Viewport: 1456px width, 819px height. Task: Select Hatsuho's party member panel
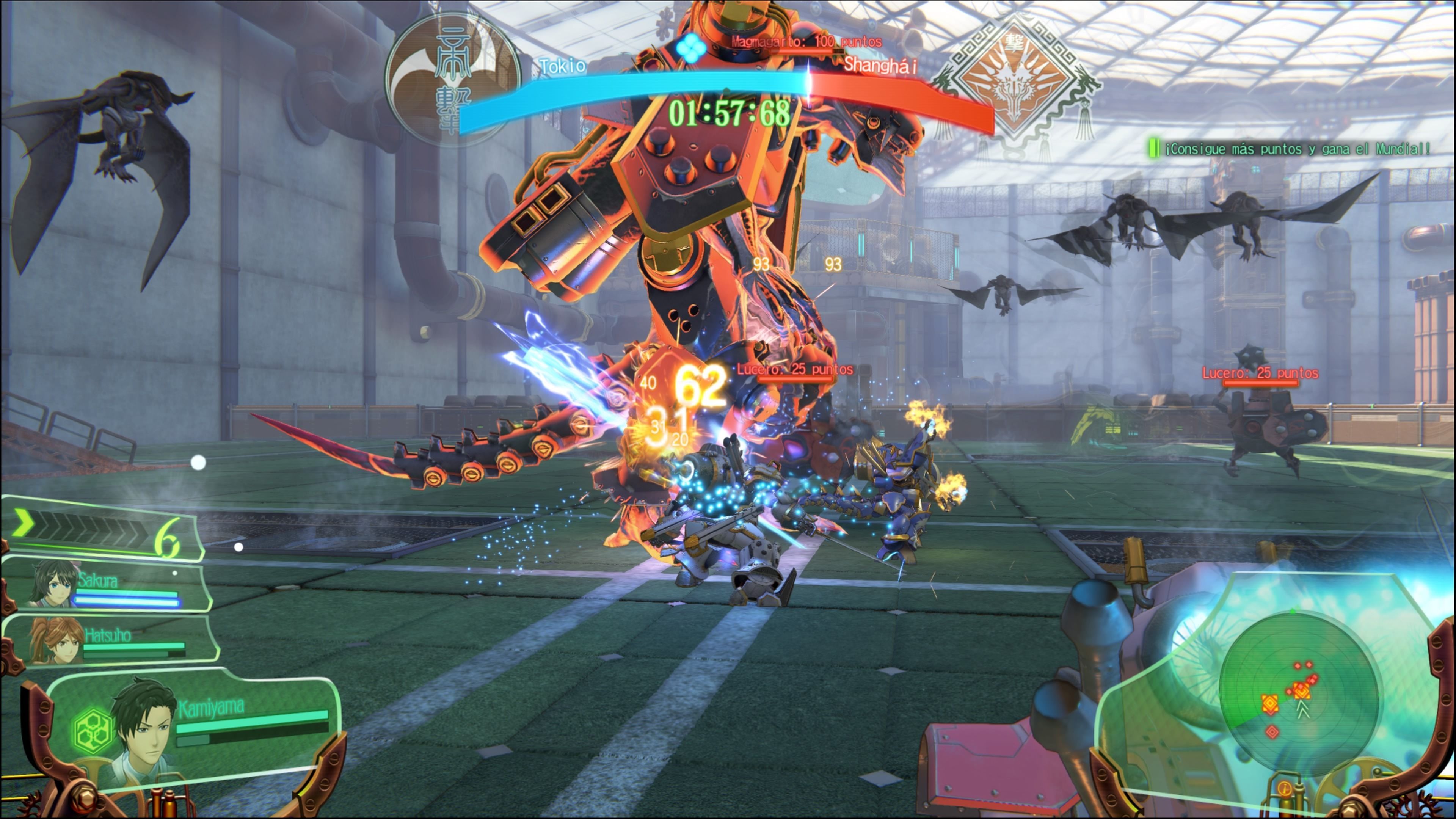(110, 641)
